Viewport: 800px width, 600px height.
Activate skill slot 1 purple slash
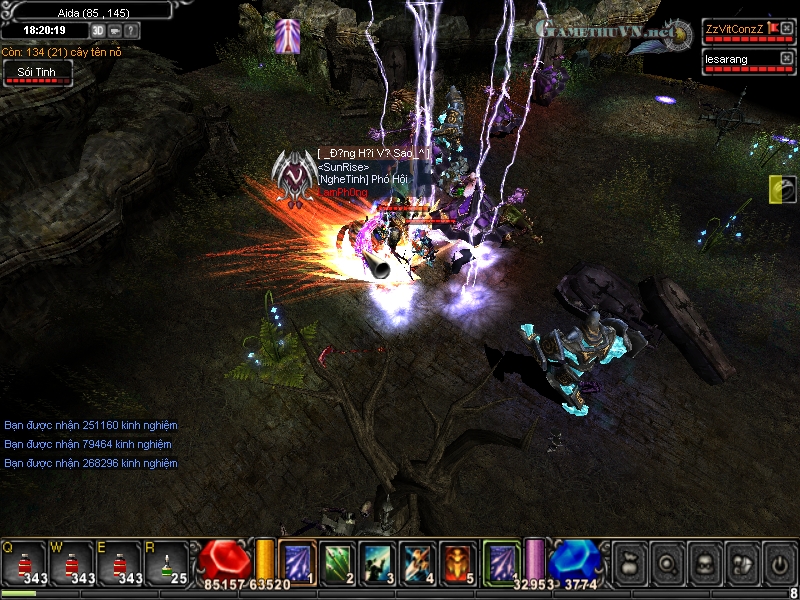tap(297, 561)
